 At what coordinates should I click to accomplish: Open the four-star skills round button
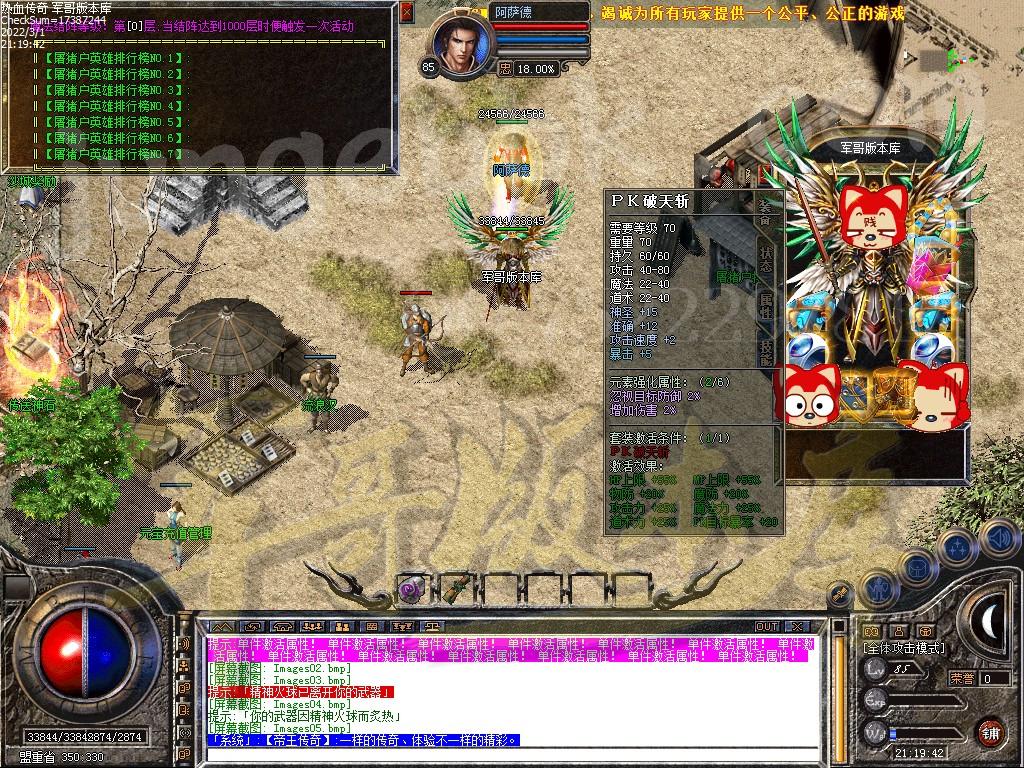957,546
